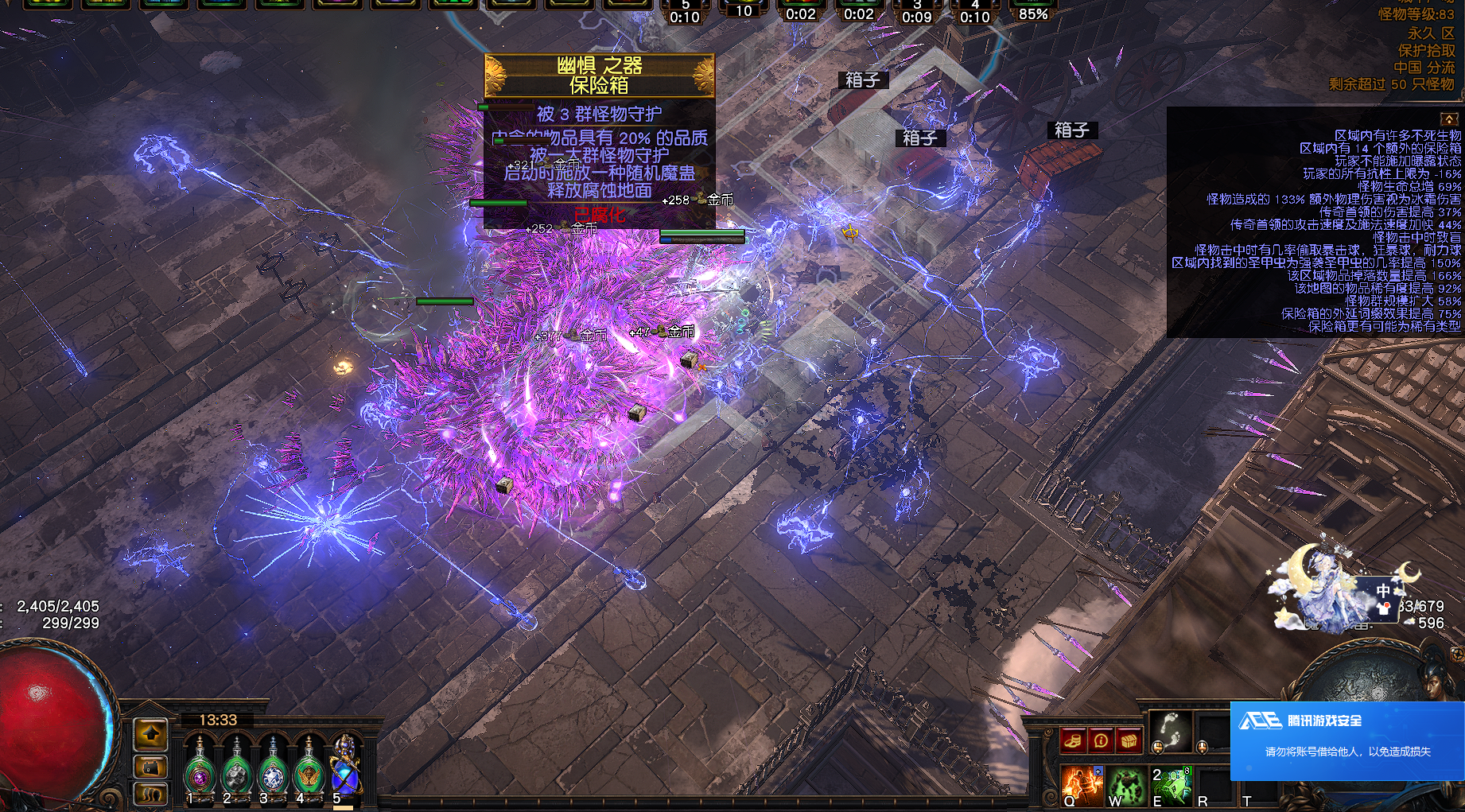Activate the fiery Q skill
Image resolution: width=1465 pixels, height=812 pixels.
click(1080, 783)
